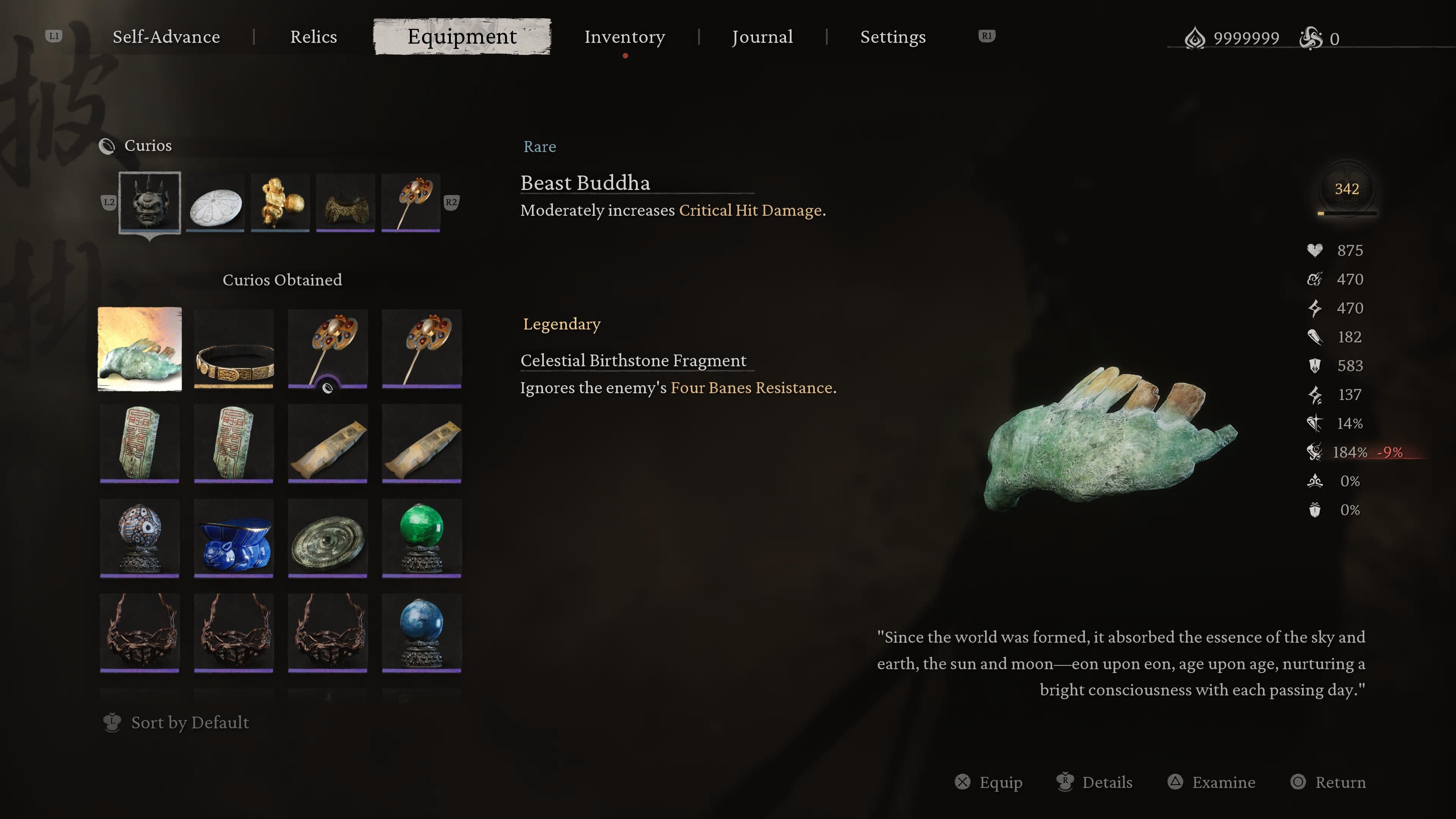Pick the blue cat-shaped pillow curio
The width and height of the screenshot is (1456, 819).
point(234,538)
